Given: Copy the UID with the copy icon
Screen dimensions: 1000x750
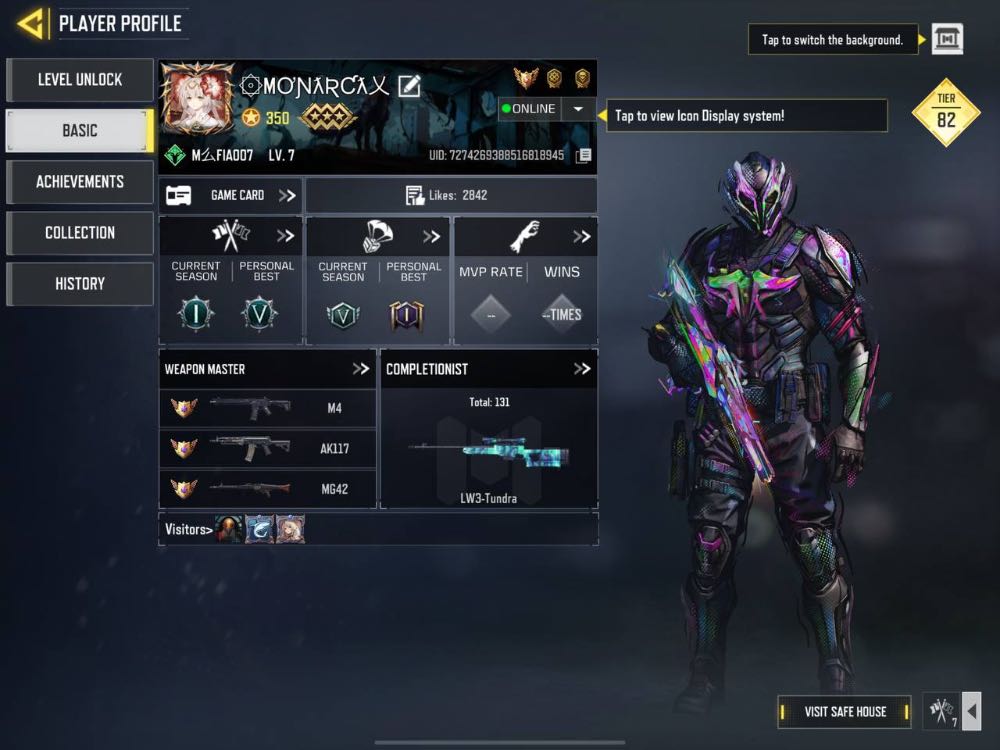Looking at the screenshot, I should click(x=584, y=156).
